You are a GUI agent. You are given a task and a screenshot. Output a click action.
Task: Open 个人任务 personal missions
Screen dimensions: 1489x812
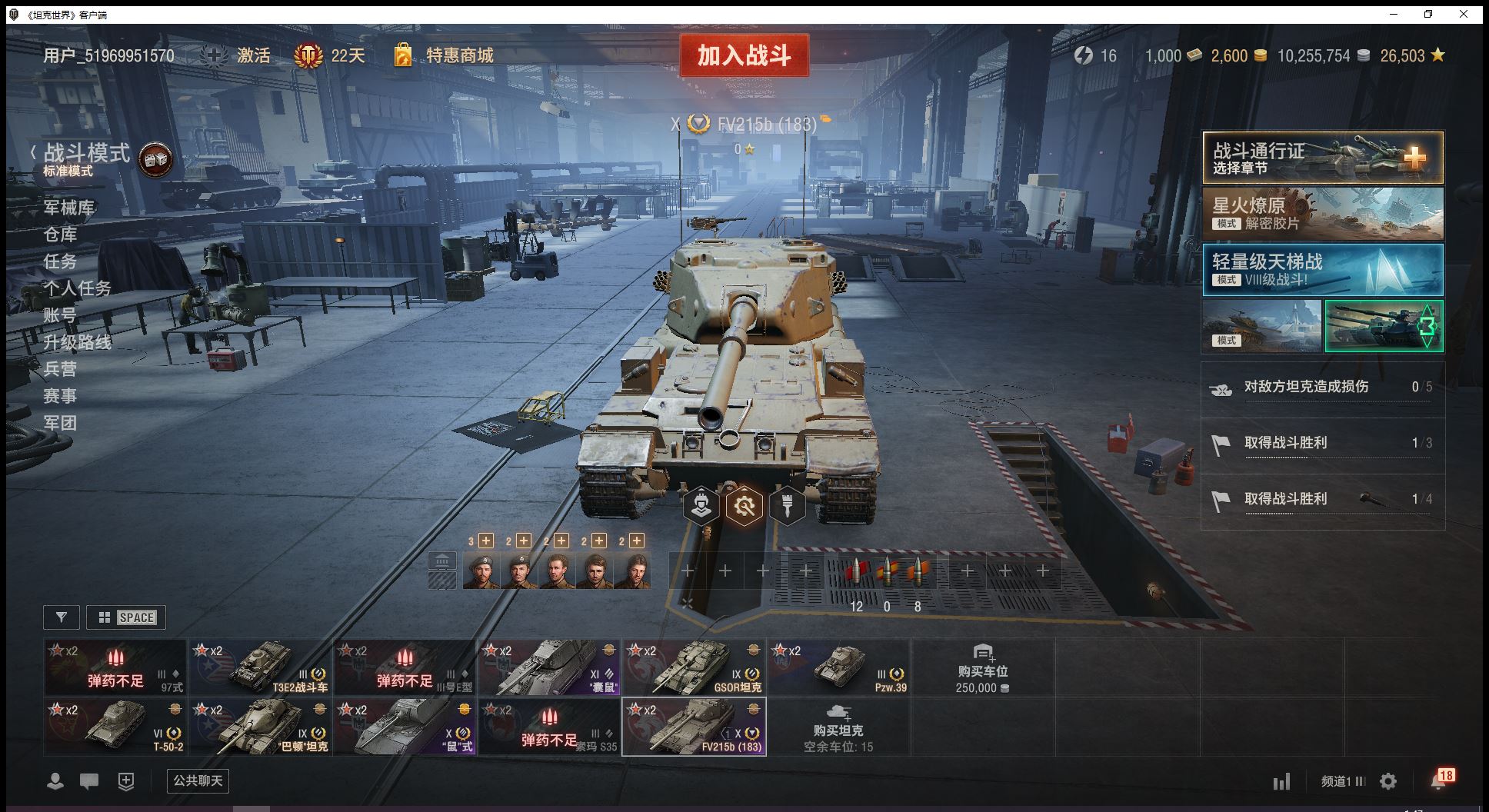pos(77,288)
